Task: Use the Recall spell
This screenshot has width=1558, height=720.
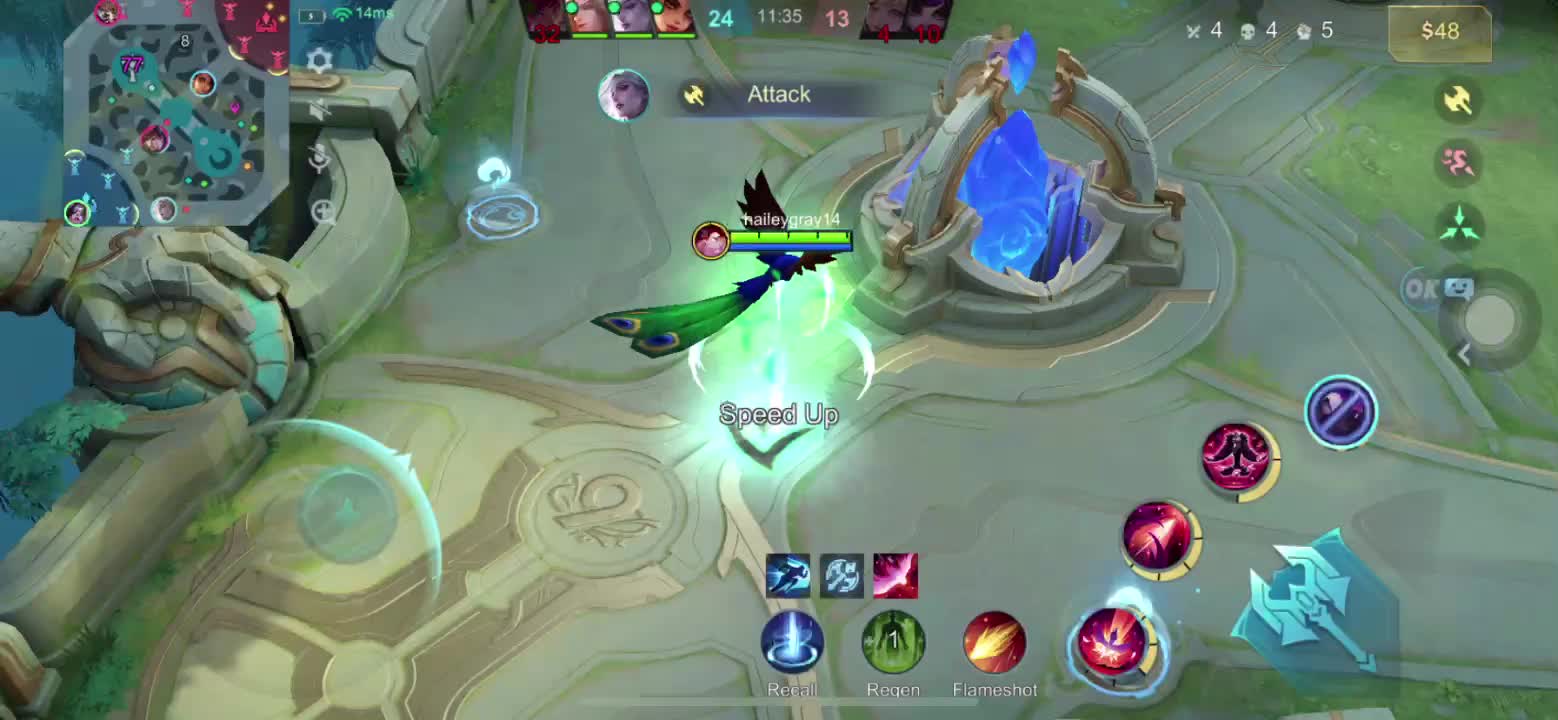Action: click(792, 643)
